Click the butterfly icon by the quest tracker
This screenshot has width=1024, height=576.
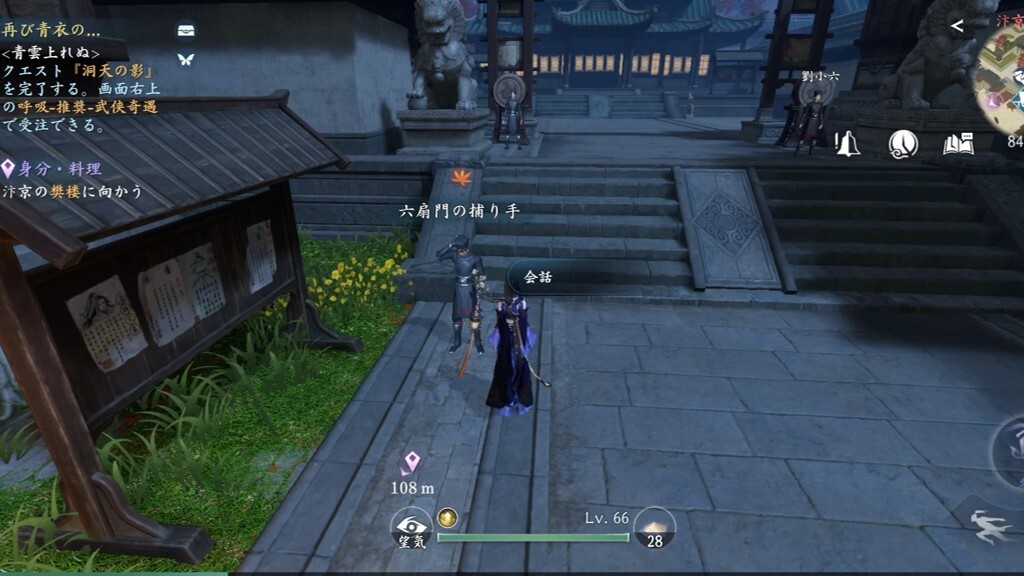tap(185, 59)
